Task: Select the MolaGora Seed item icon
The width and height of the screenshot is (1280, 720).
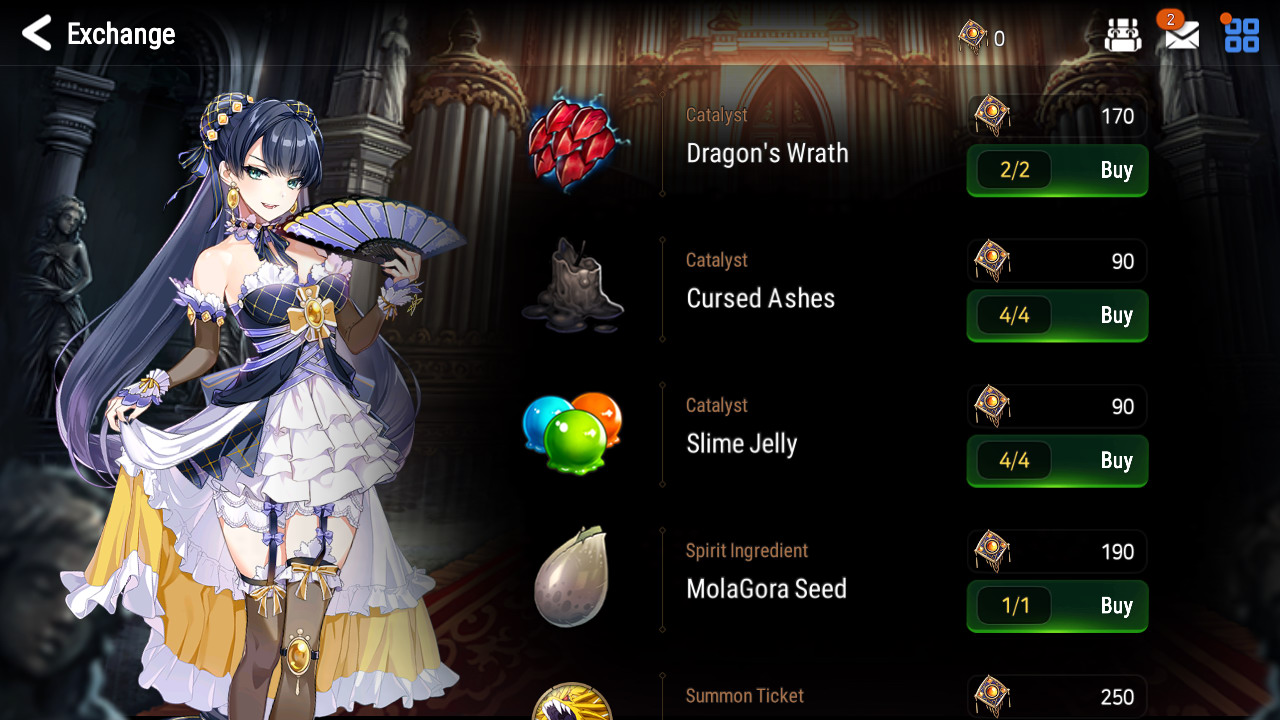Action: (571, 577)
